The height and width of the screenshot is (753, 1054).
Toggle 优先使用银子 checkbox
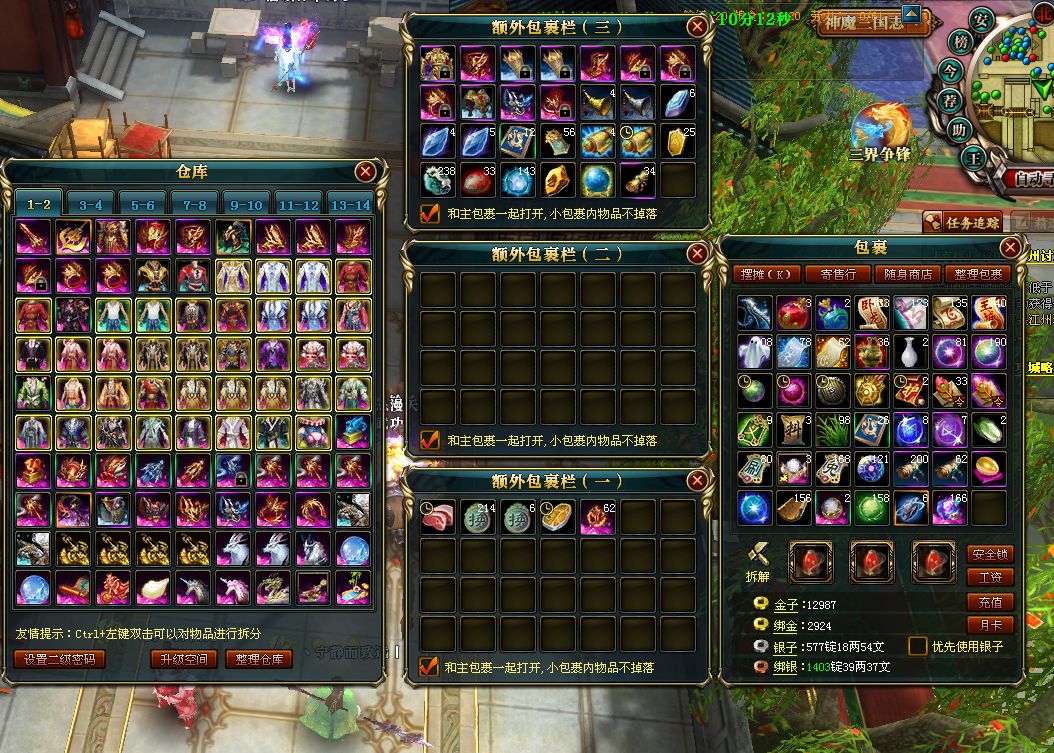pyautogui.click(x=917, y=646)
